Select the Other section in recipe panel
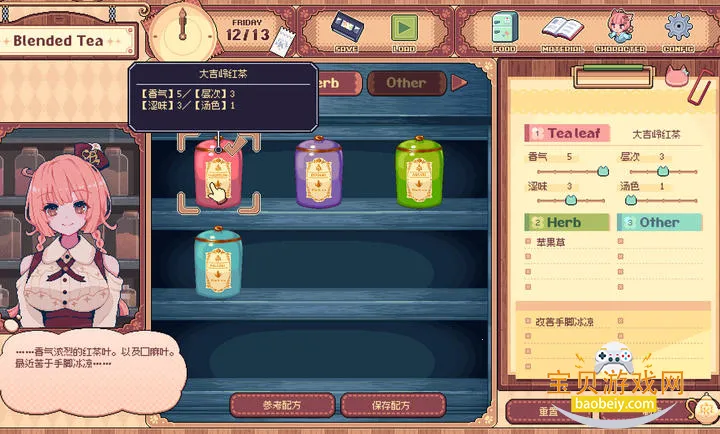720x434 pixels. (x=657, y=222)
